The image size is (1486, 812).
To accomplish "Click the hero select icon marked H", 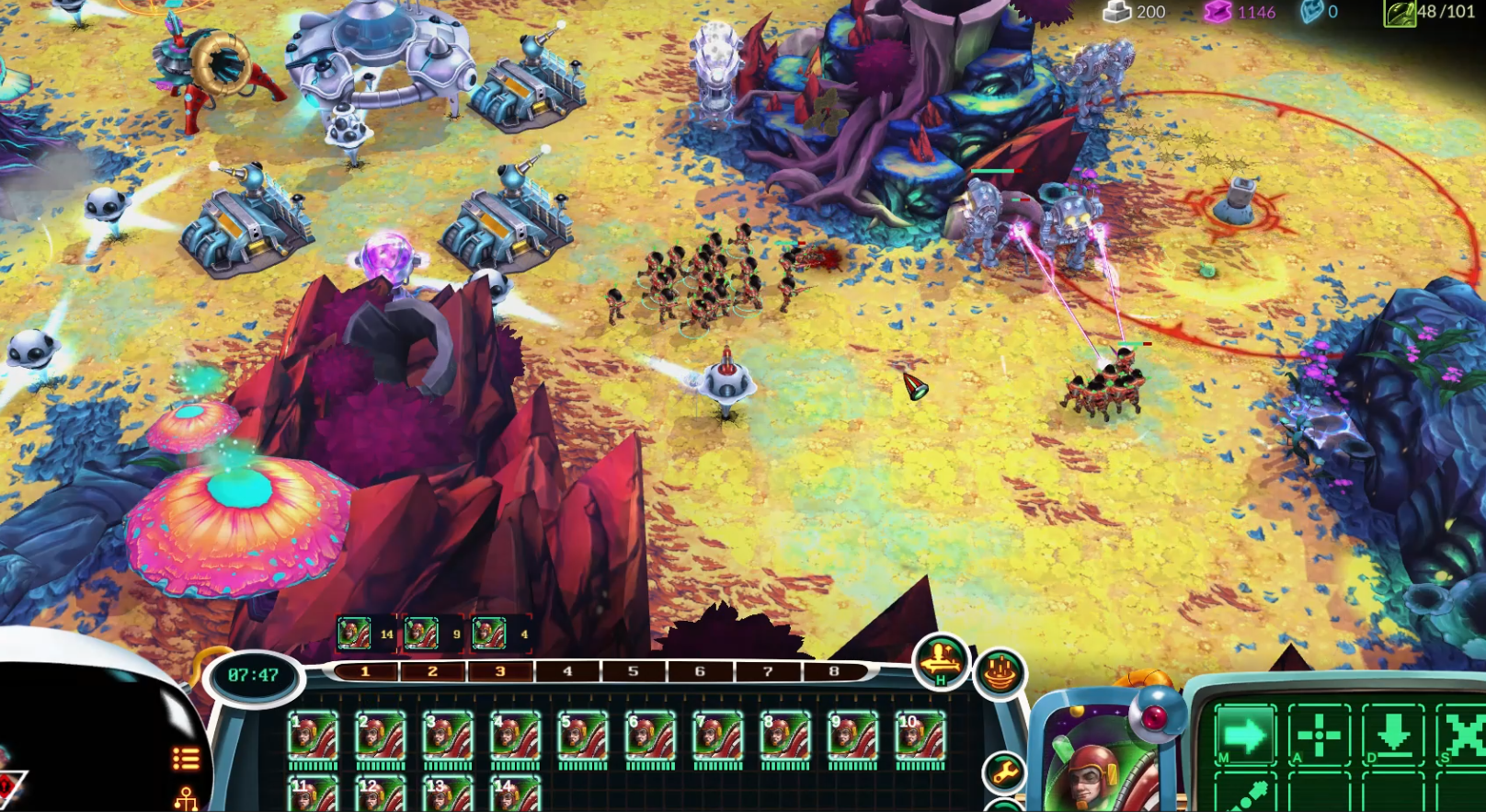I will (942, 661).
